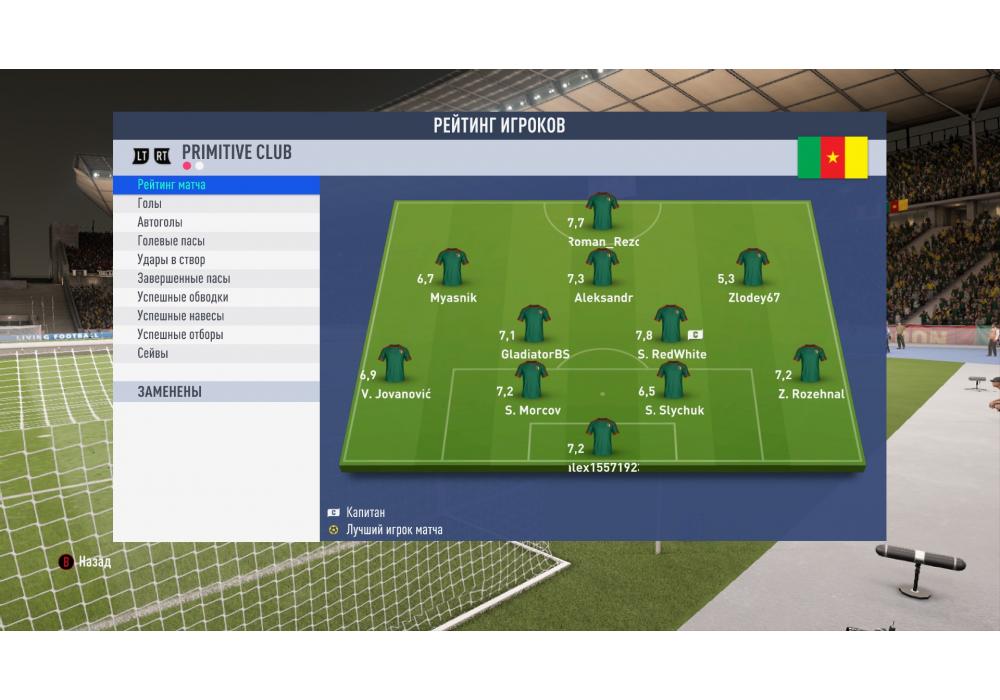Select V. Jovanović on the formation
1000x700 pixels.
pos(395,364)
